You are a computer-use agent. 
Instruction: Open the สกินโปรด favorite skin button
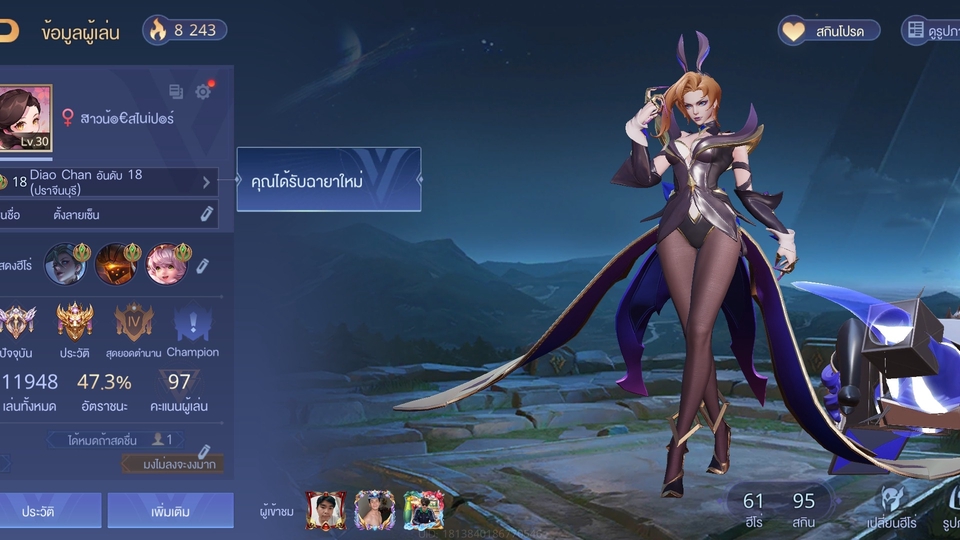(829, 31)
